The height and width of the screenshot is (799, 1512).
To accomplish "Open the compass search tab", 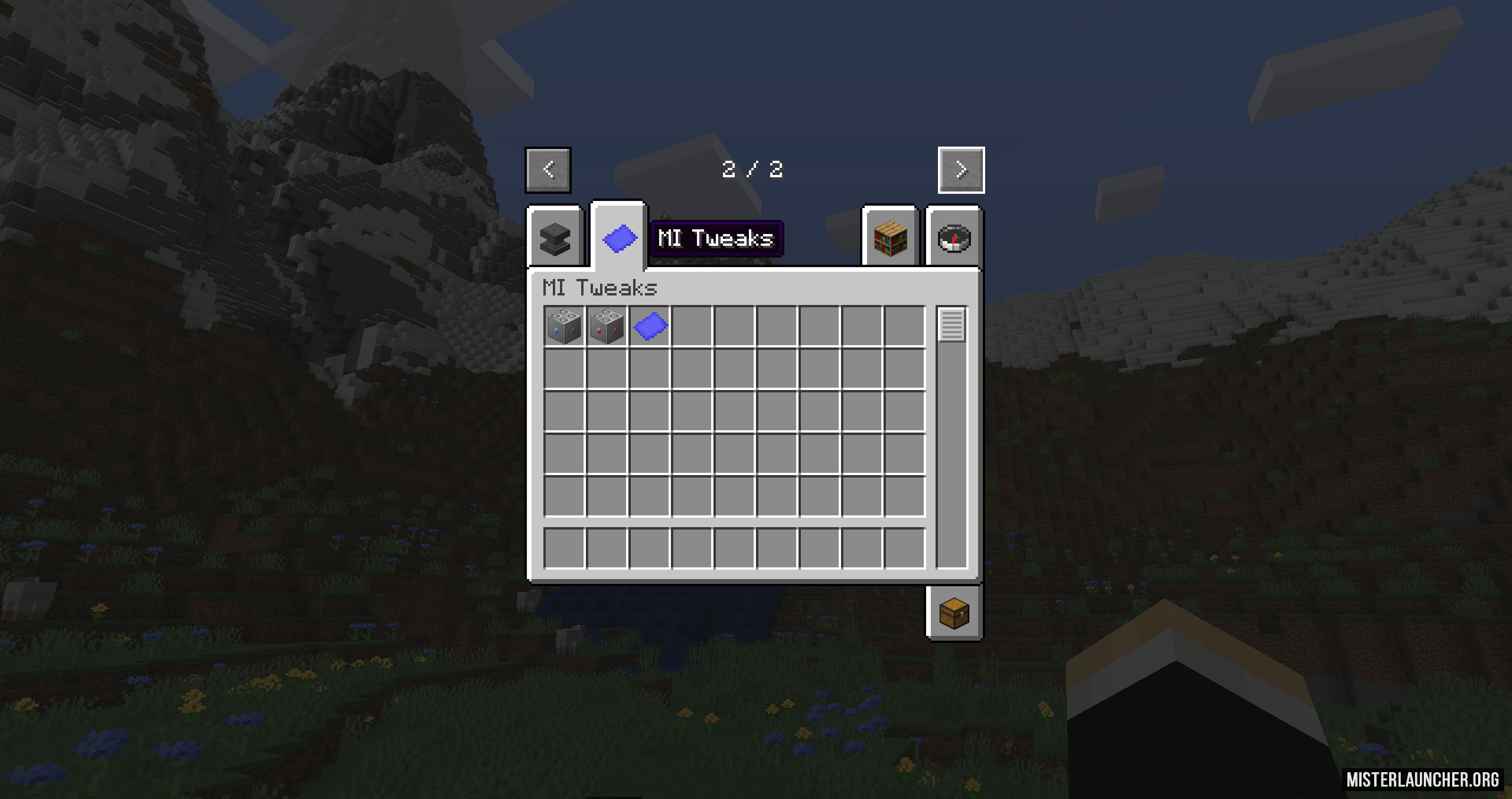I will coord(954,238).
